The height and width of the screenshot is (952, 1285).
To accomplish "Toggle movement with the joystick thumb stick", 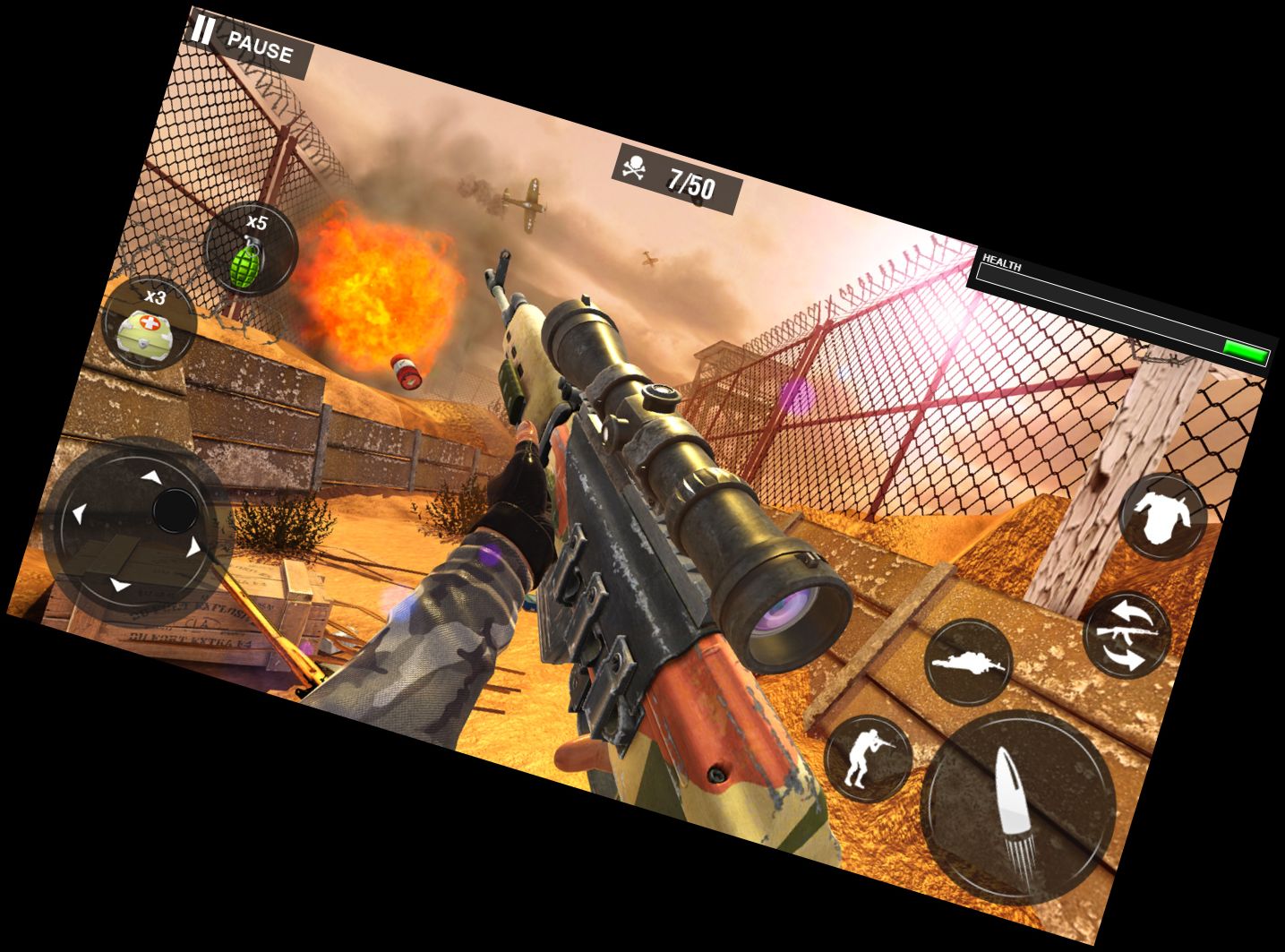I will [176, 510].
